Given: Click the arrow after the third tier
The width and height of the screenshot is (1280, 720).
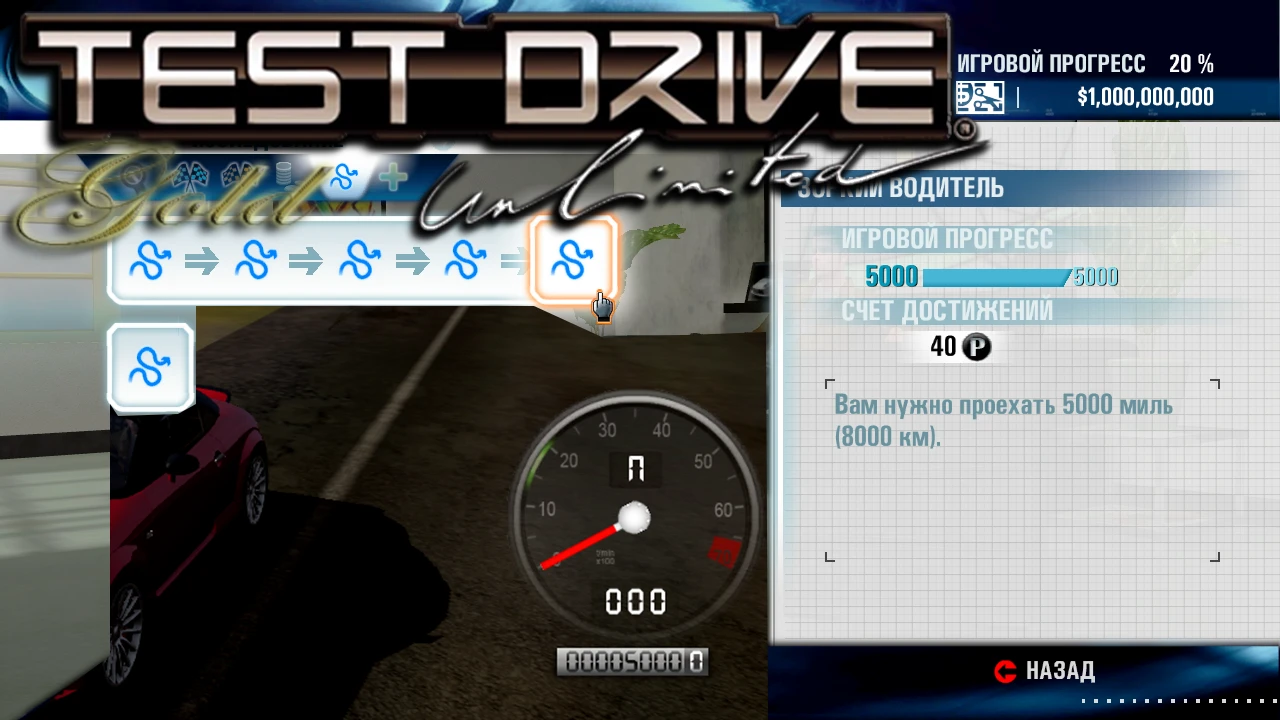Looking at the screenshot, I should pyautogui.click(x=410, y=261).
